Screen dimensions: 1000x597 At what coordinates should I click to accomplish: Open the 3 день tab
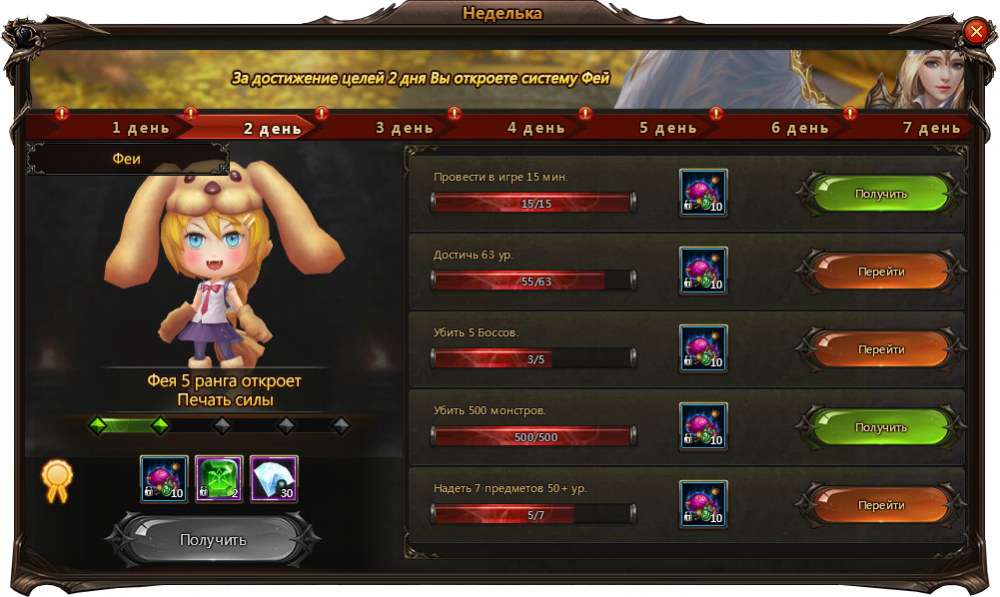coord(404,128)
